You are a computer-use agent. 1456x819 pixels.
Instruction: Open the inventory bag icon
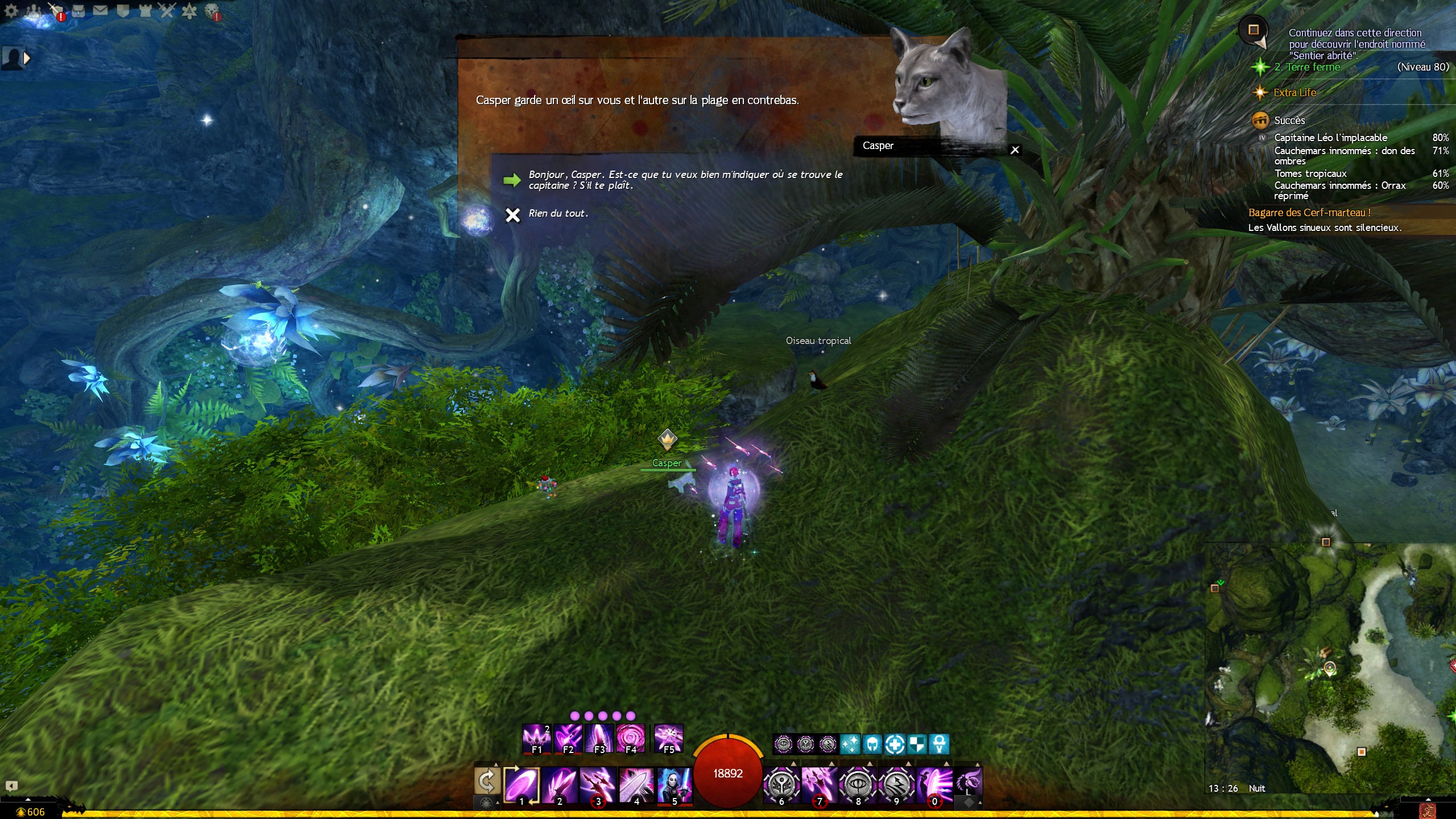78,11
